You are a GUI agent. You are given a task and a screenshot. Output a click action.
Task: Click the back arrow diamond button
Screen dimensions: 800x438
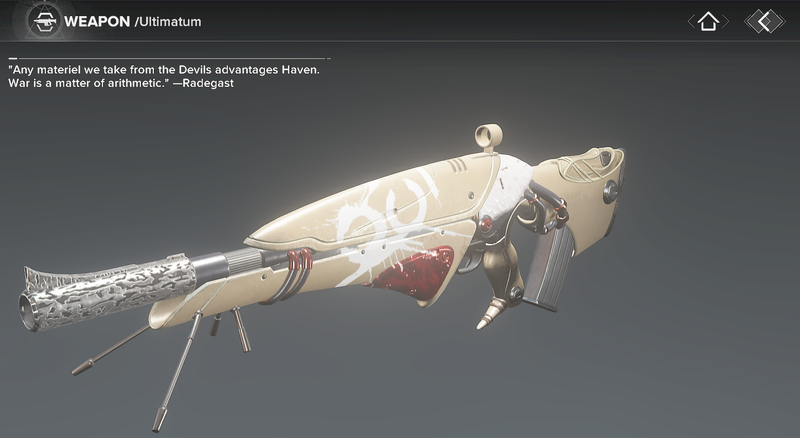pyautogui.click(x=764, y=20)
